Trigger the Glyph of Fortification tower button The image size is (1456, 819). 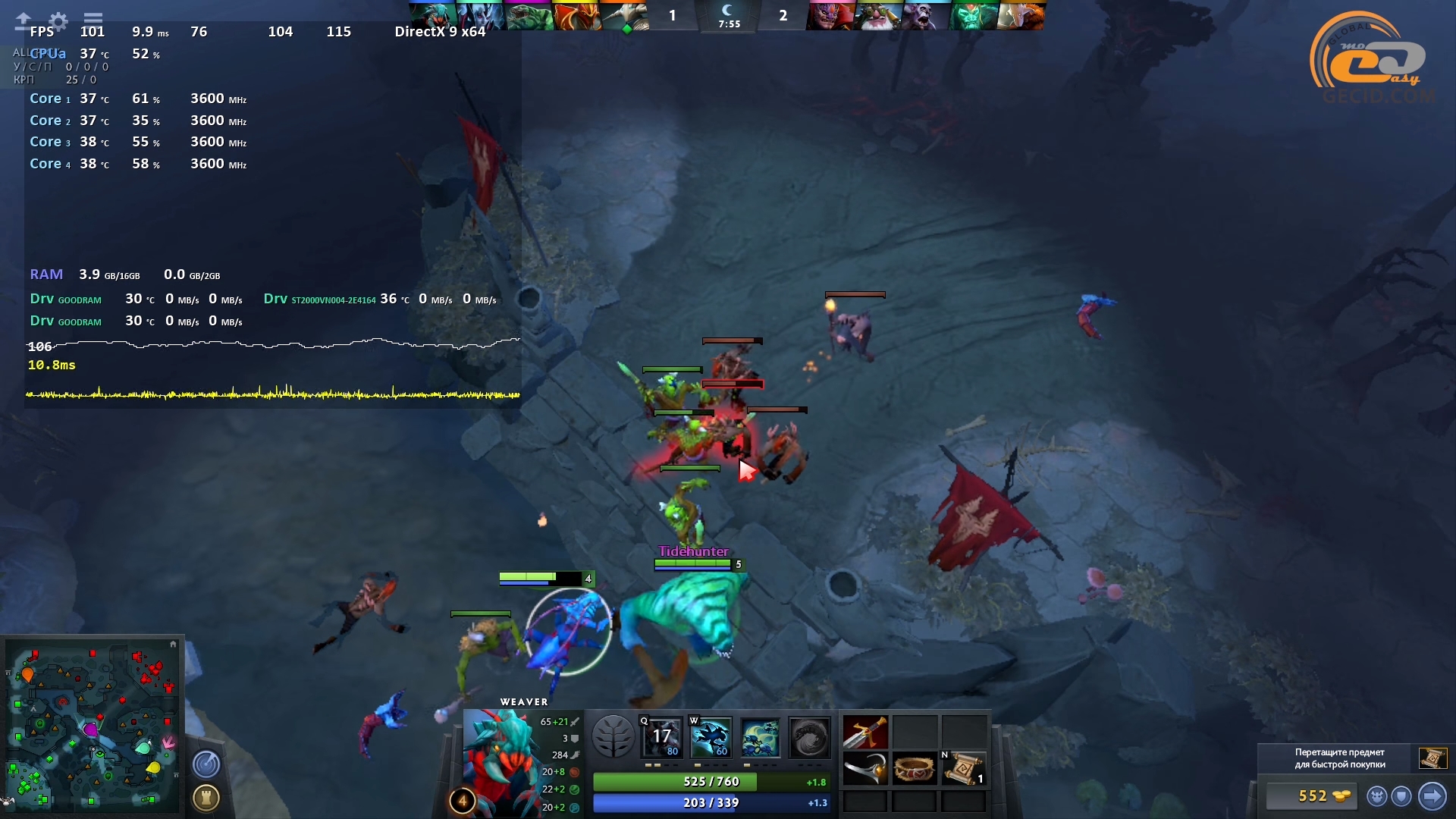pyautogui.click(x=206, y=797)
